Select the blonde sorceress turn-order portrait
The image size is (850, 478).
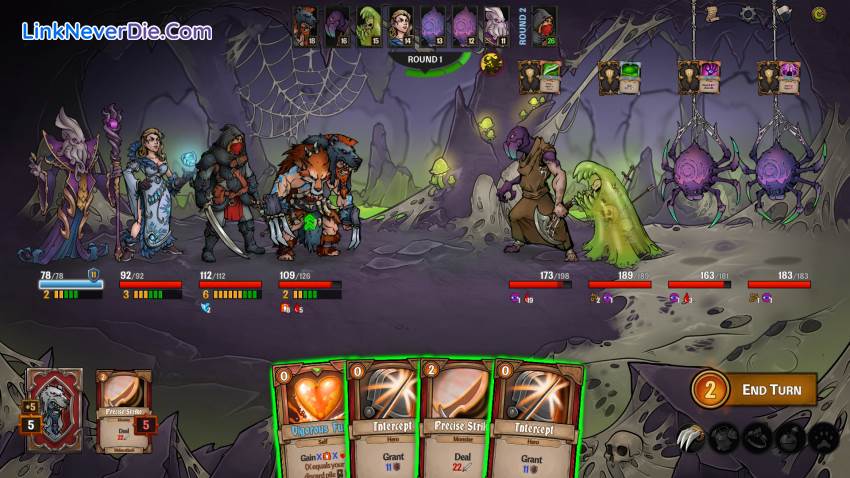click(400, 24)
